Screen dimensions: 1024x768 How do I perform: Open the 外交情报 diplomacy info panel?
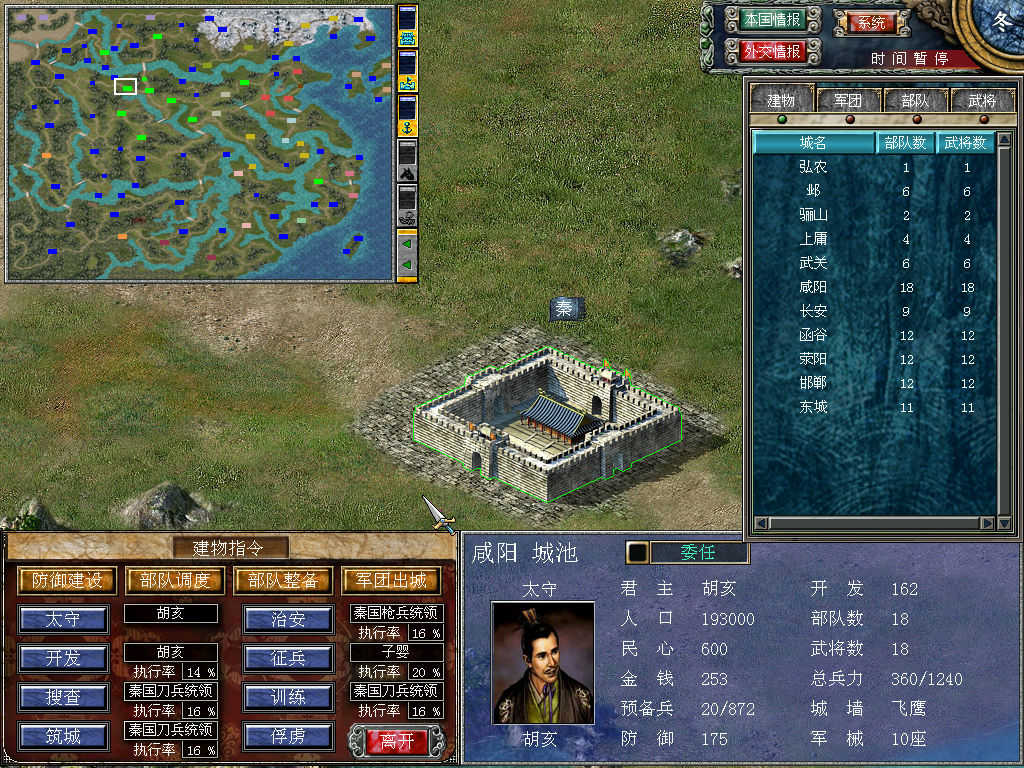pos(772,51)
